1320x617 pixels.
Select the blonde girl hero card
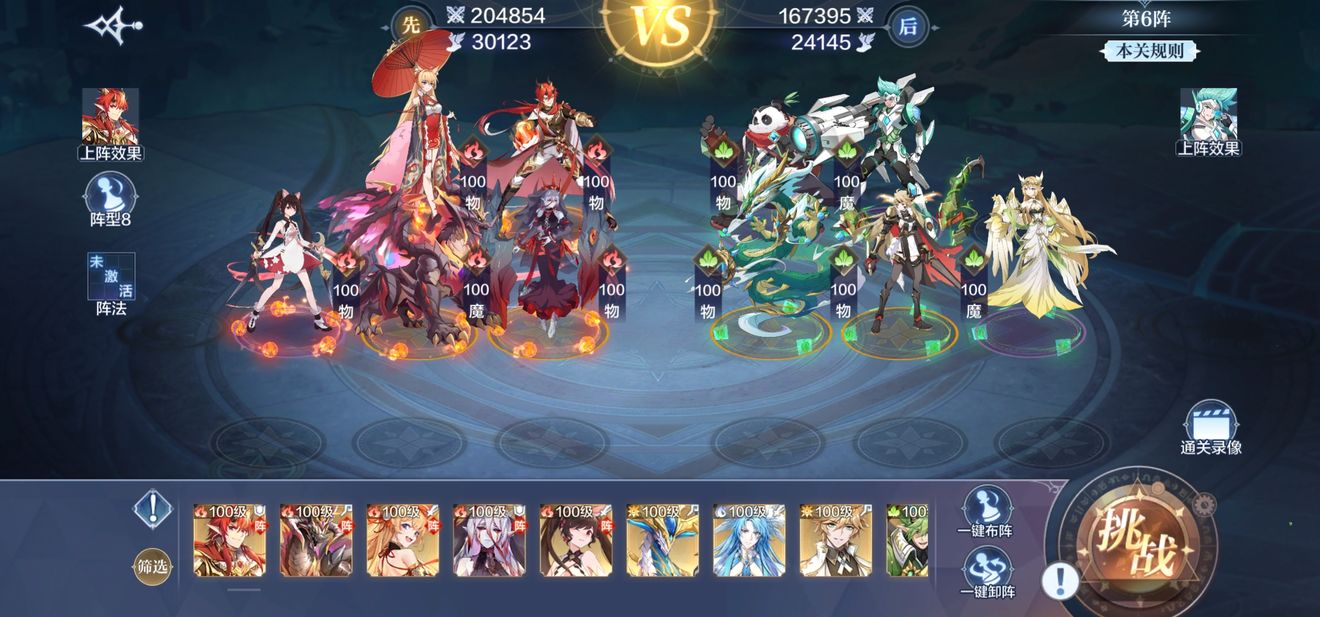[x=403, y=540]
